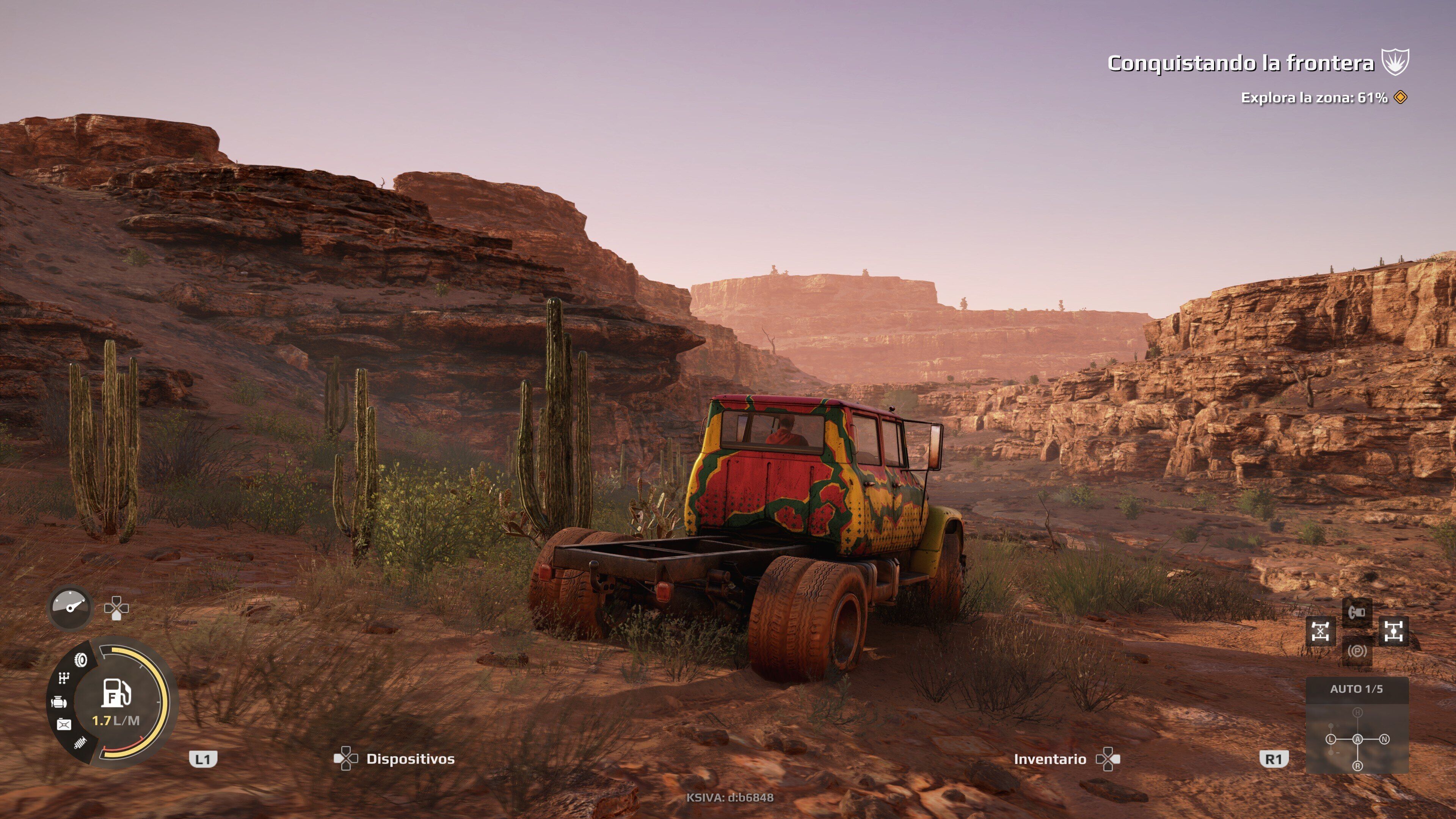
Task: Select the jerrycan fuel tank icon
Action: [x=64, y=725]
